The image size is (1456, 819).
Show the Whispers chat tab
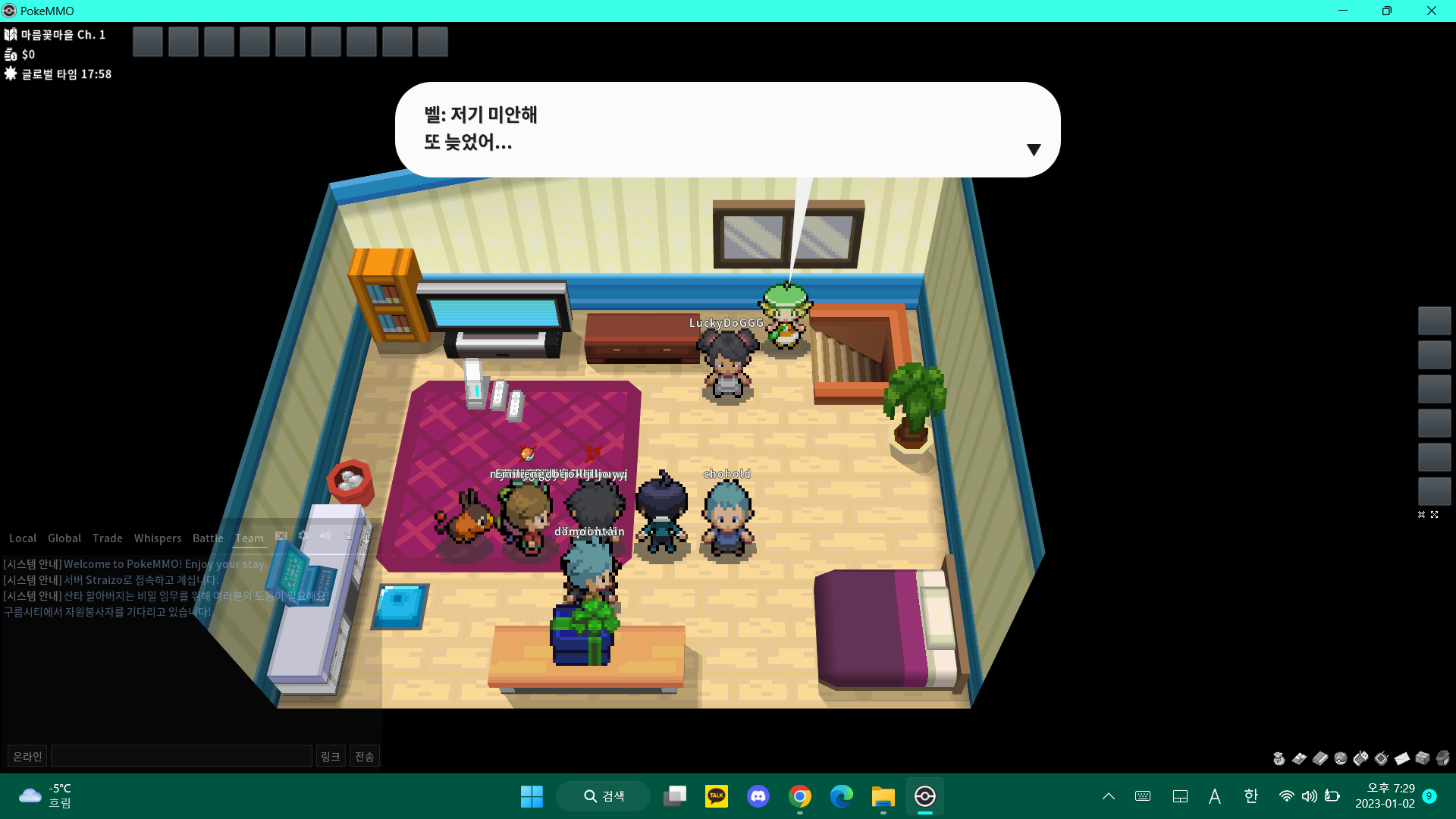pyautogui.click(x=158, y=538)
